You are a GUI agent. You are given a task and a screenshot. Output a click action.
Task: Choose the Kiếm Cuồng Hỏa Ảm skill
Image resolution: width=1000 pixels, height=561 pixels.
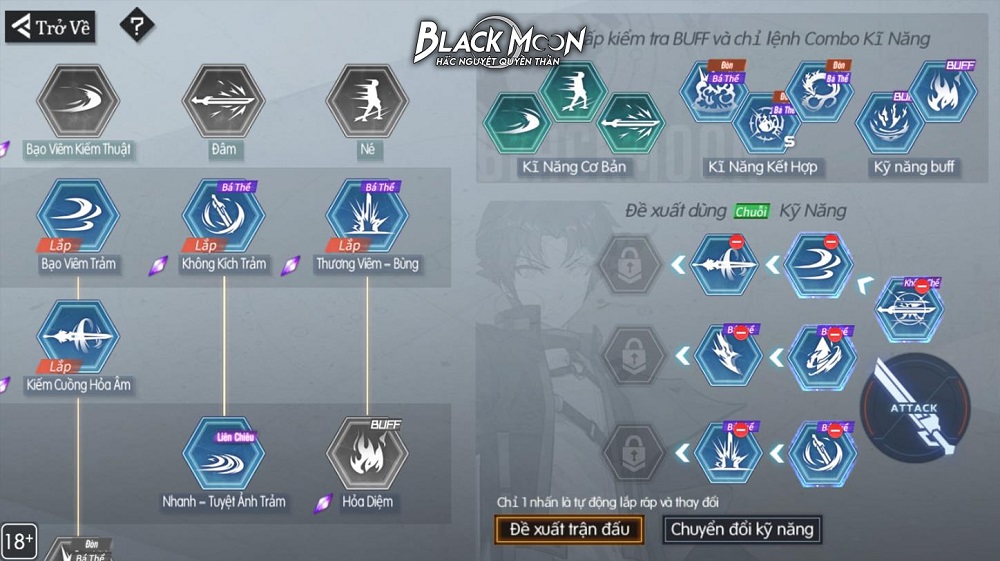click(78, 336)
